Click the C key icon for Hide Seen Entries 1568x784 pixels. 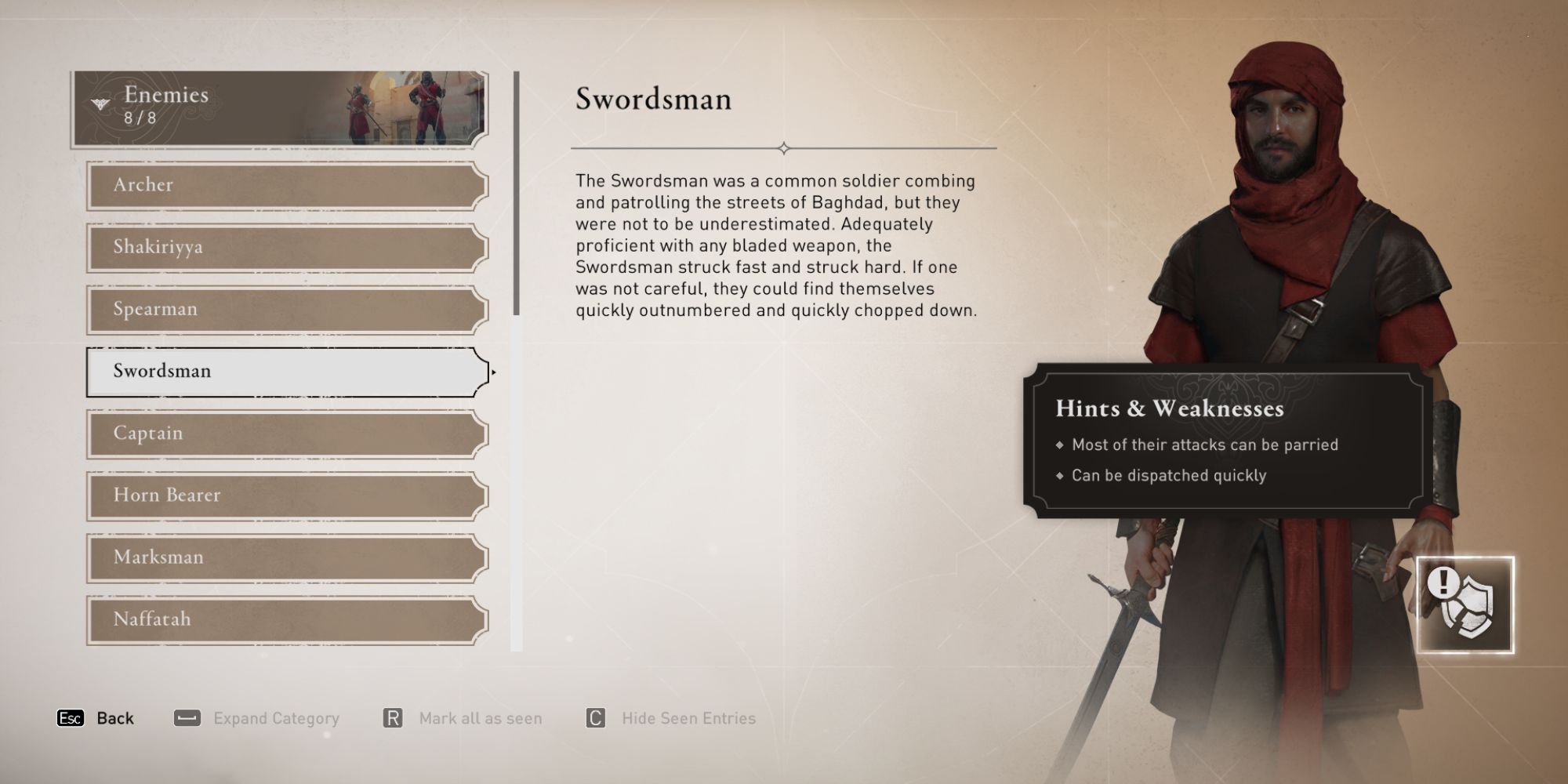point(594,717)
